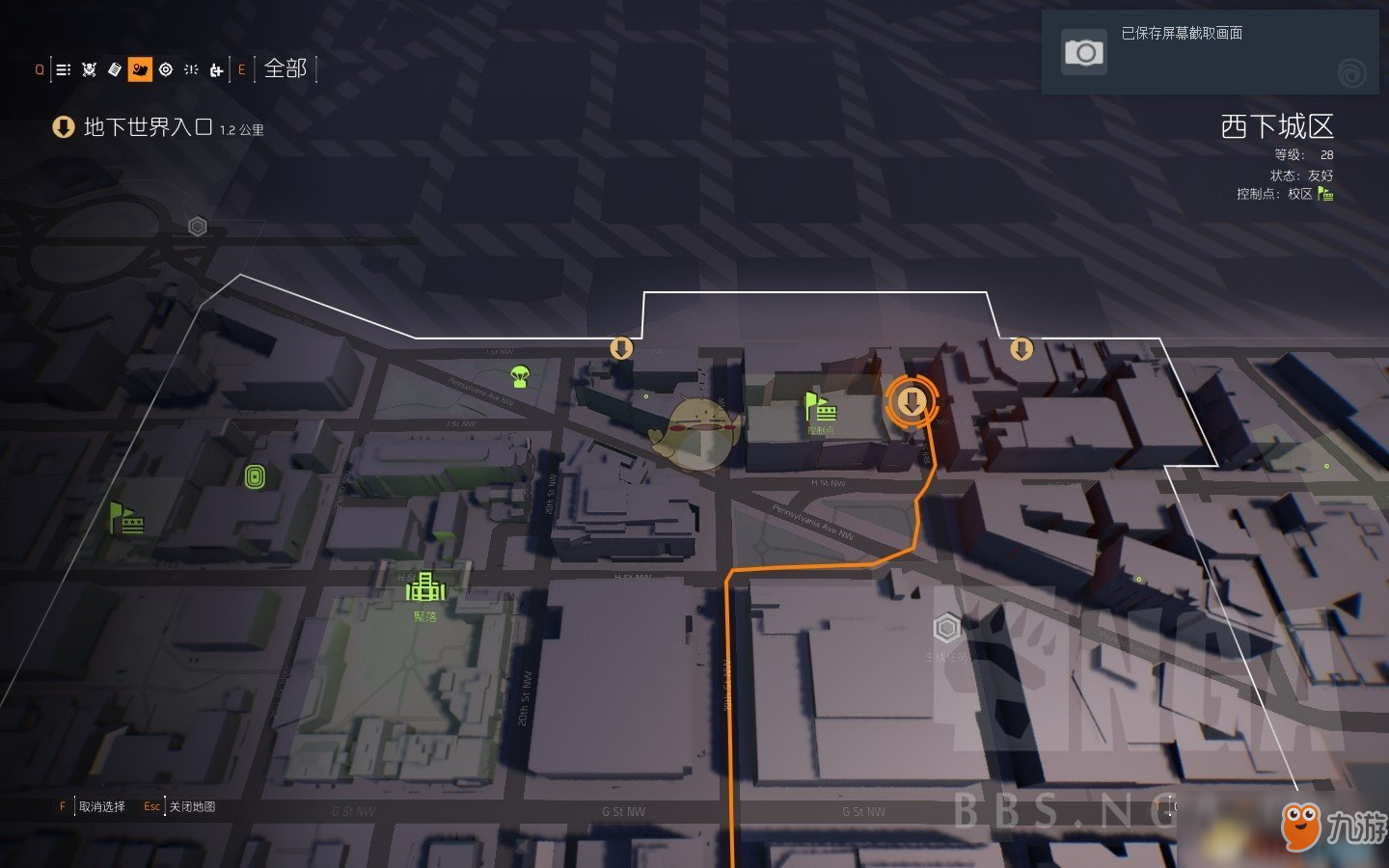Select the gray hexagon marker by the traffic circle
Screen dimensions: 1389x868
(198, 227)
